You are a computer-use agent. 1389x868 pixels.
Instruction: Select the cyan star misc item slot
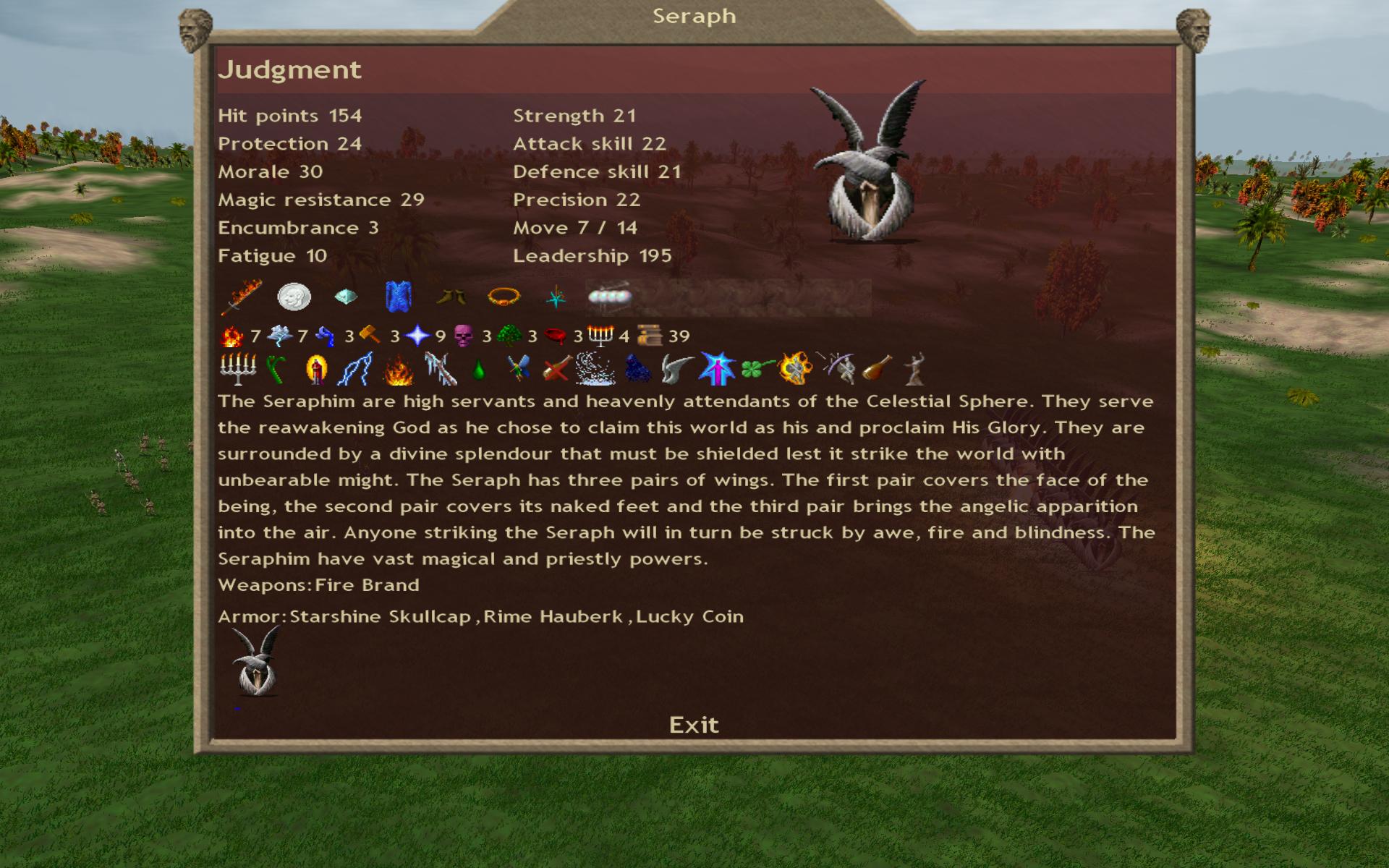556,297
